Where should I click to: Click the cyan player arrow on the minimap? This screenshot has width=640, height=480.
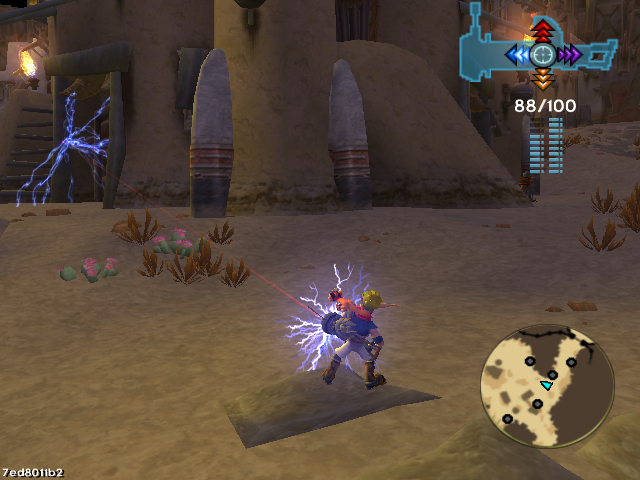547,385
